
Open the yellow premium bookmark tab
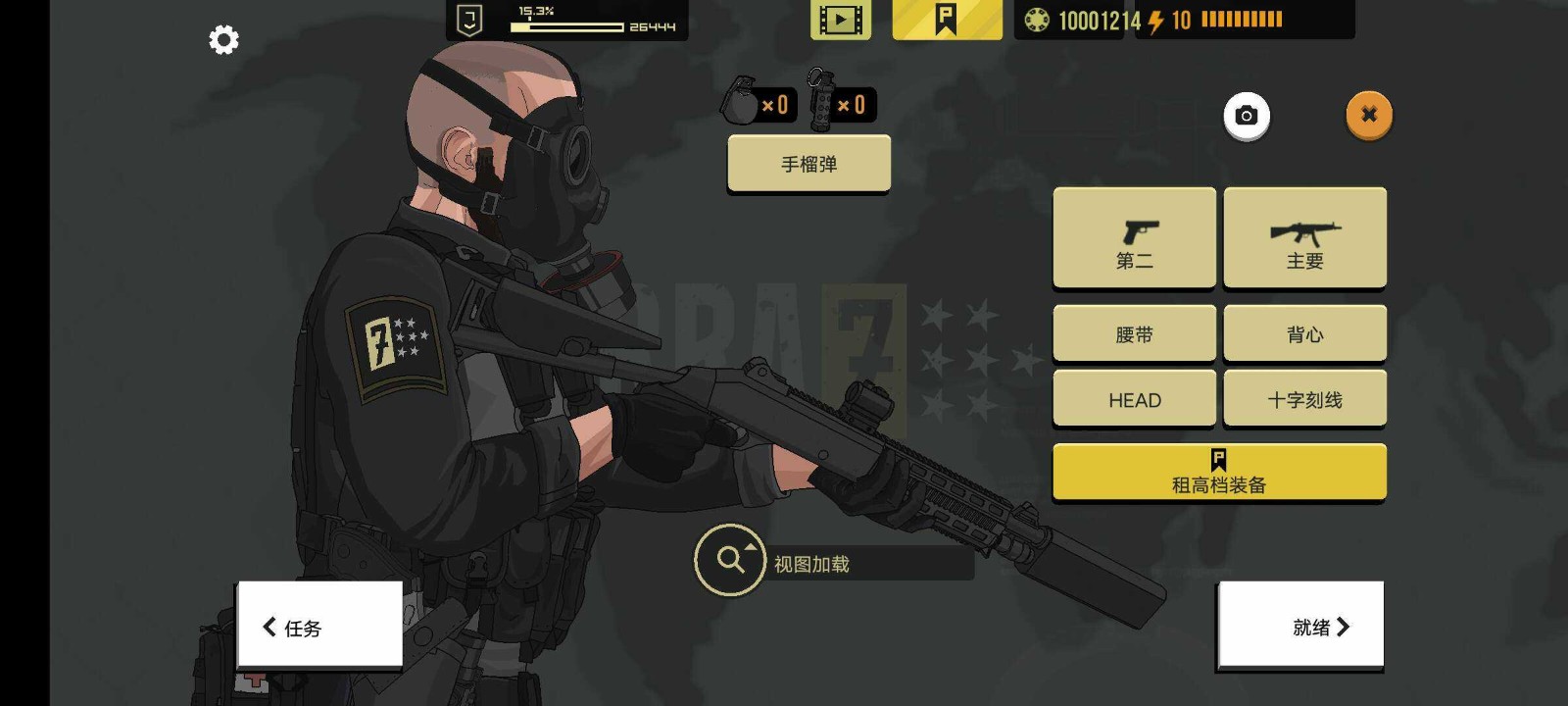pos(947,20)
